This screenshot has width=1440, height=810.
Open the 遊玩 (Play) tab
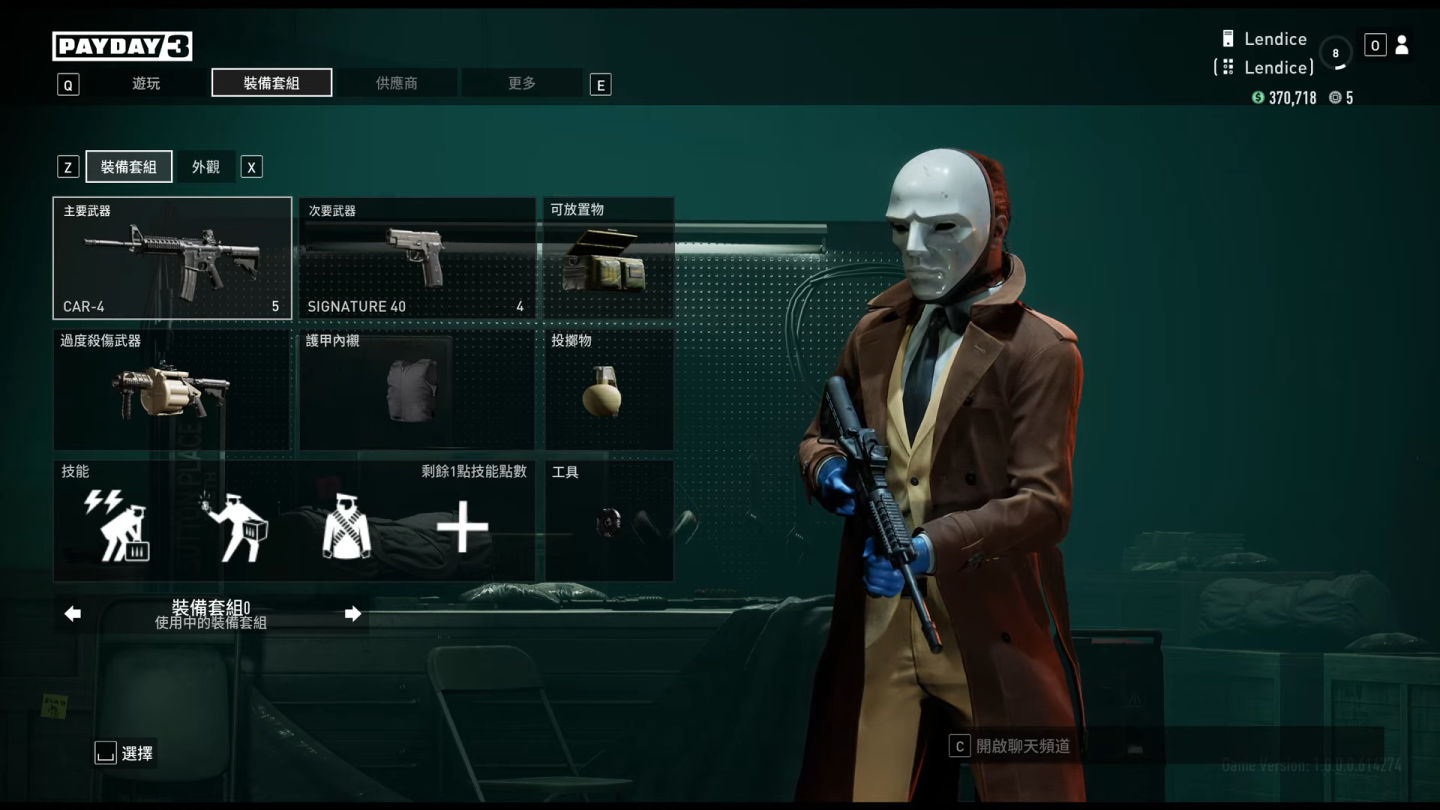(146, 83)
